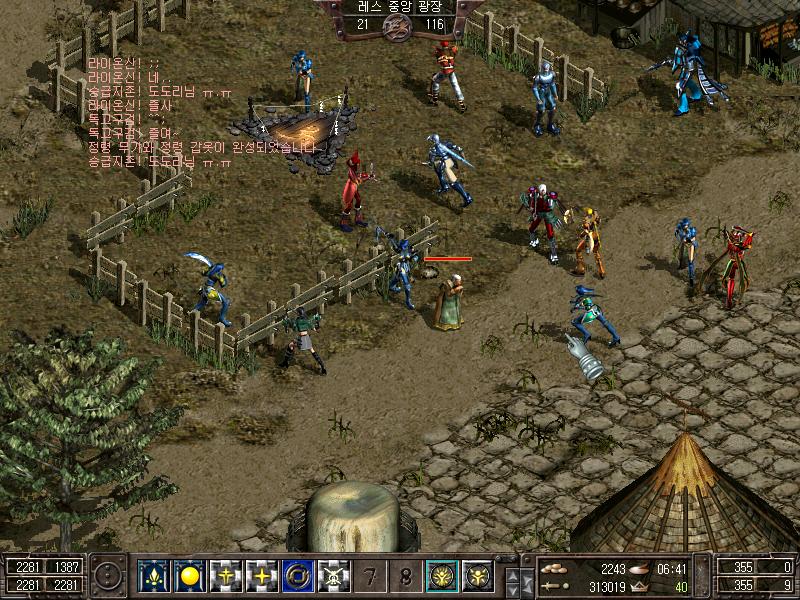
Task: Select the teal-framed gold figure emblem
Action: [442, 576]
